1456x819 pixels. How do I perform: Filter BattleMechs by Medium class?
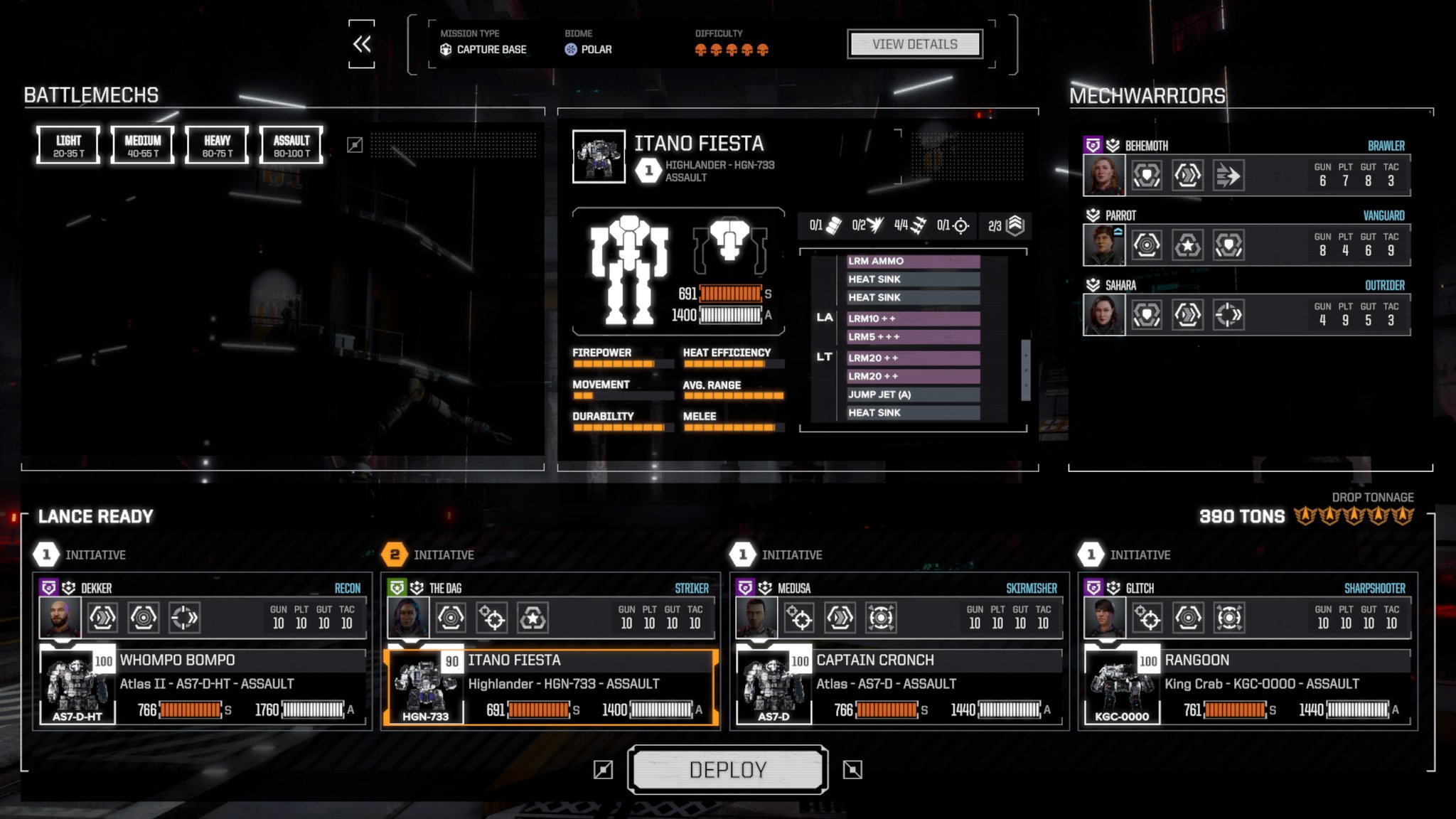point(142,146)
